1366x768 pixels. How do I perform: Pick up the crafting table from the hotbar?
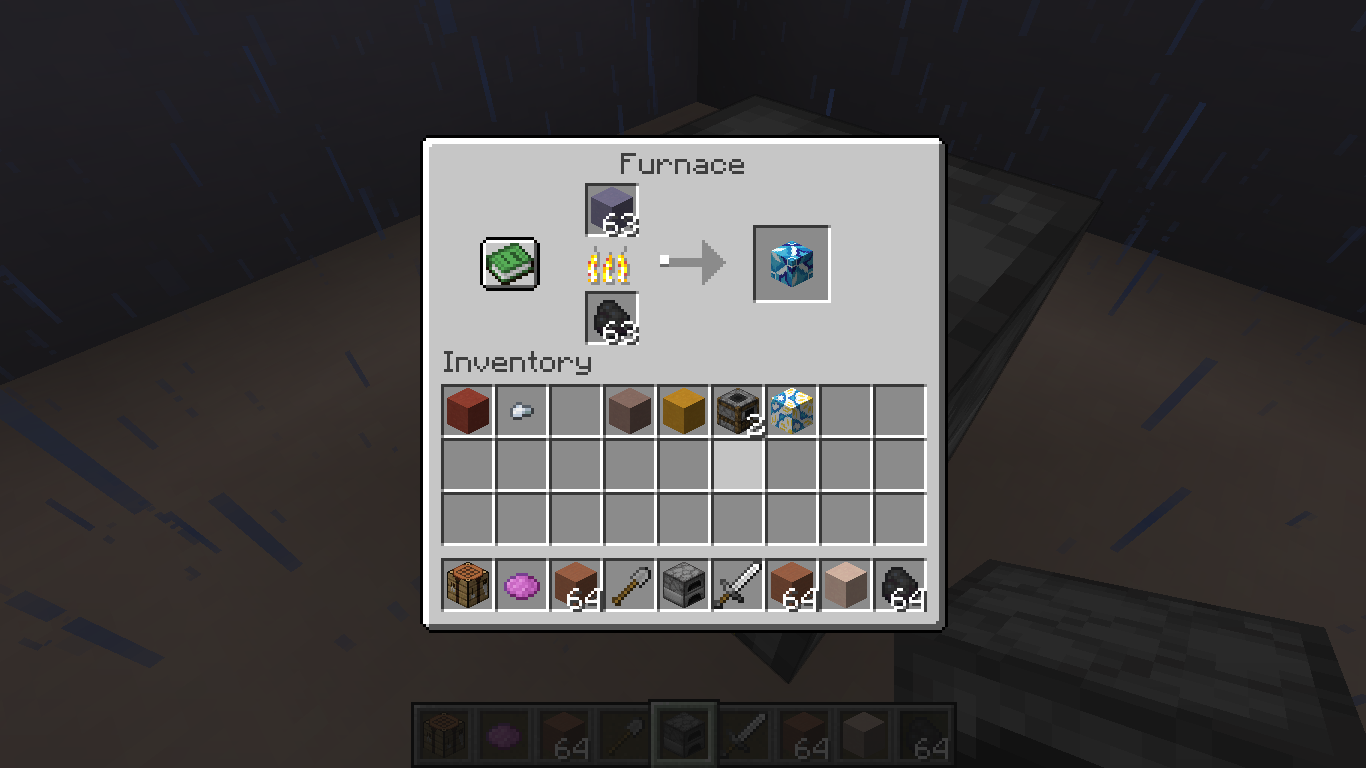click(x=468, y=585)
